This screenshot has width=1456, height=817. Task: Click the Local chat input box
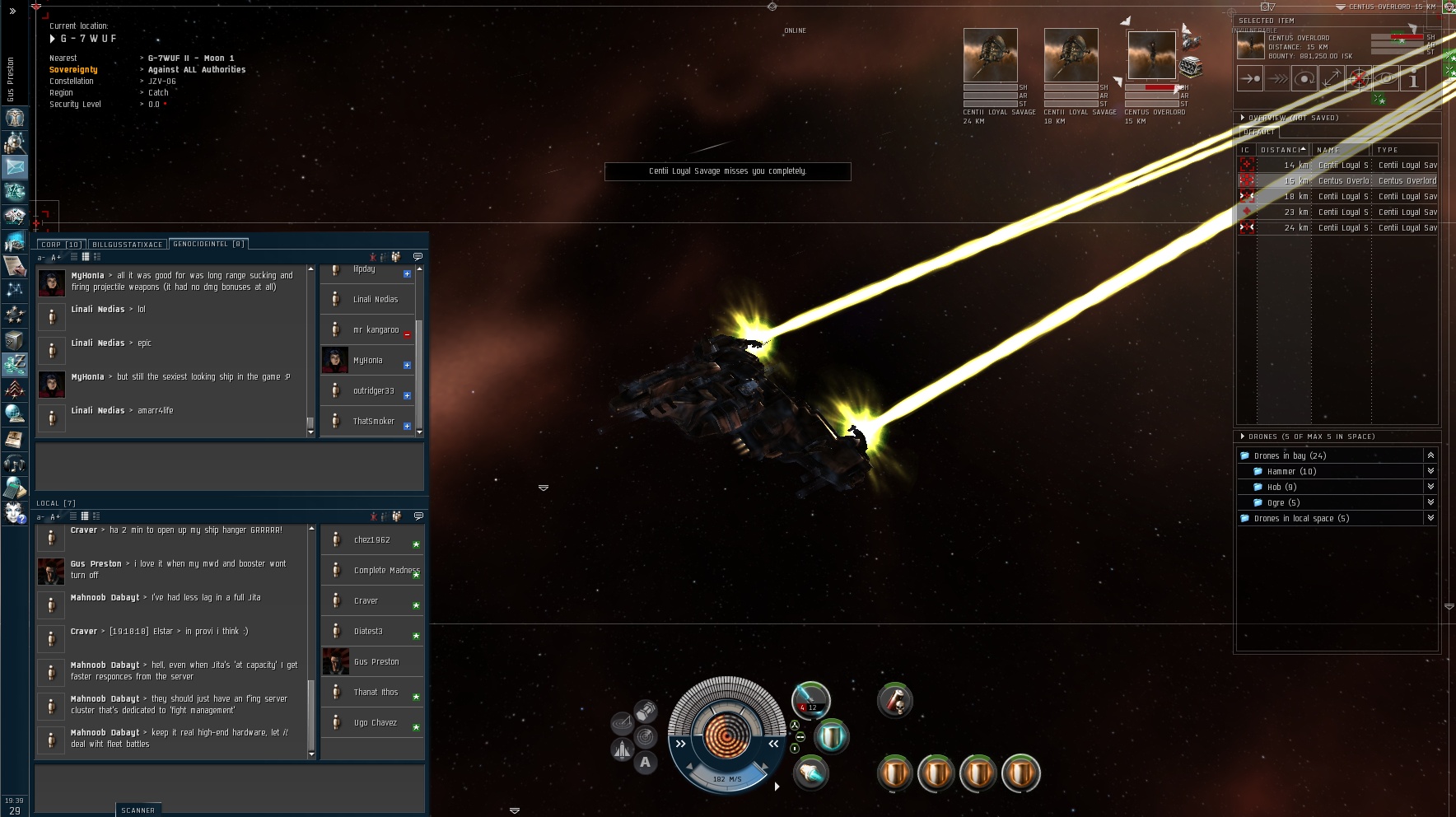coord(230,787)
